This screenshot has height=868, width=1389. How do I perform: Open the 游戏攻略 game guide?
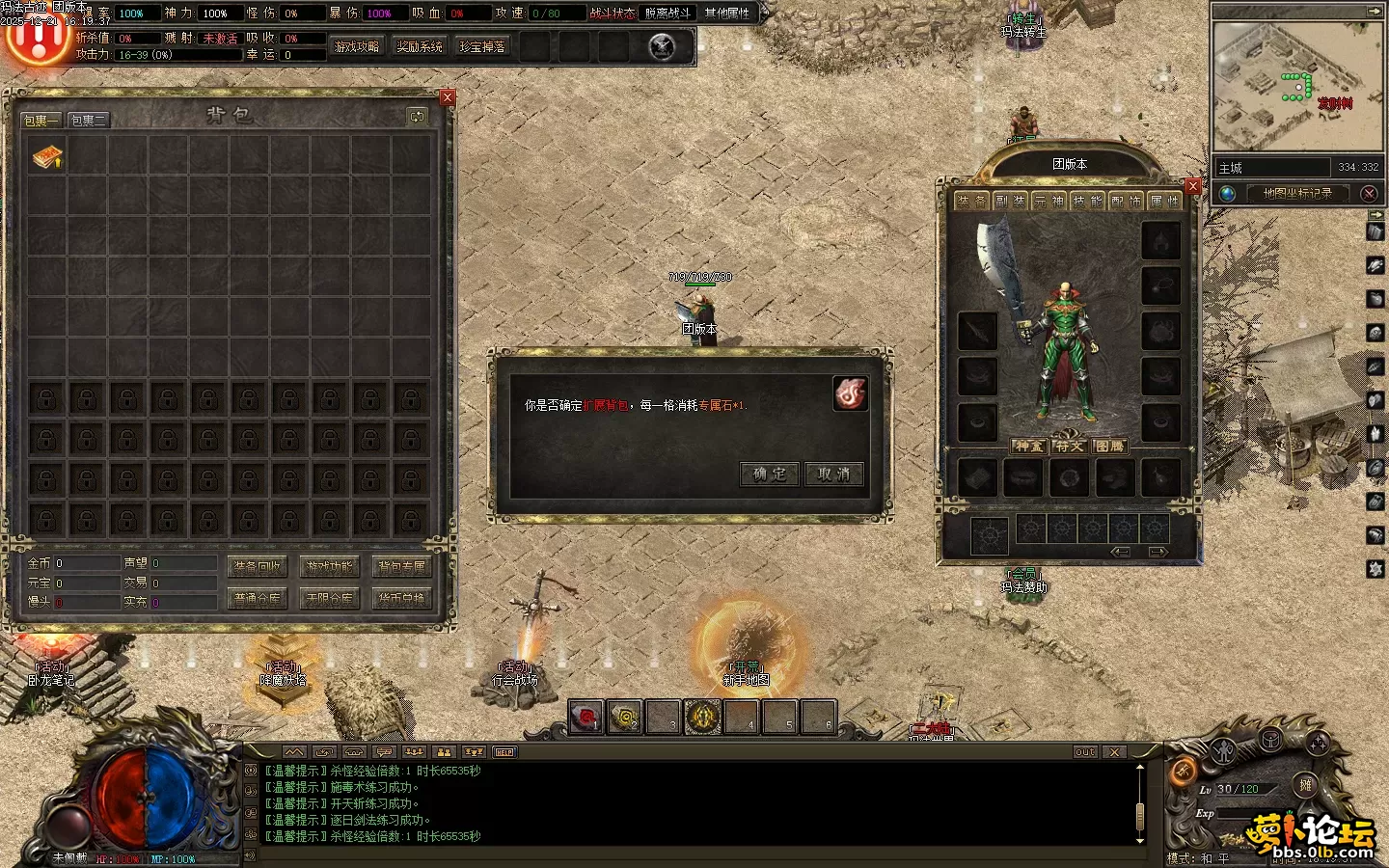(x=357, y=46)
